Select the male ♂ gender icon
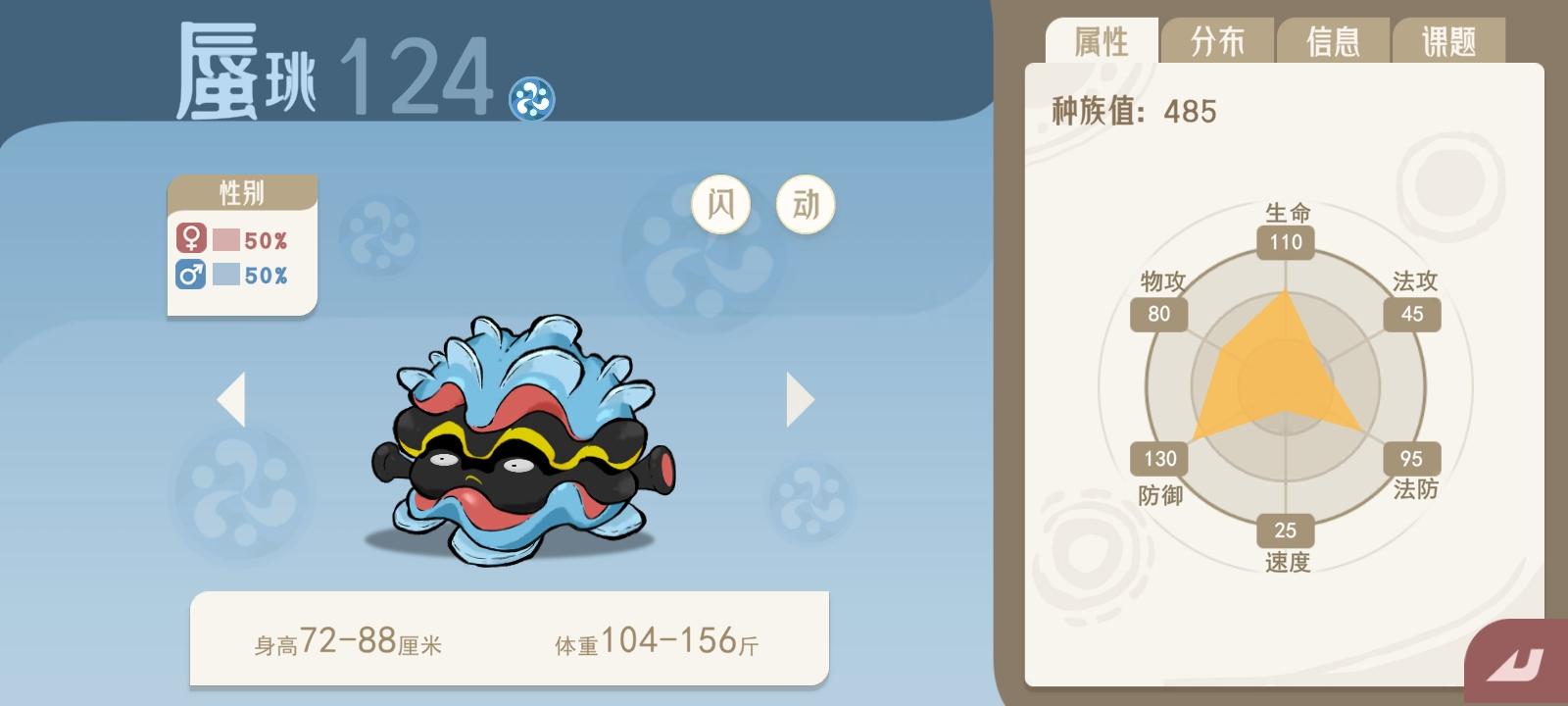The height and width of the screenshot is (706, 1568). click(190, 276)
